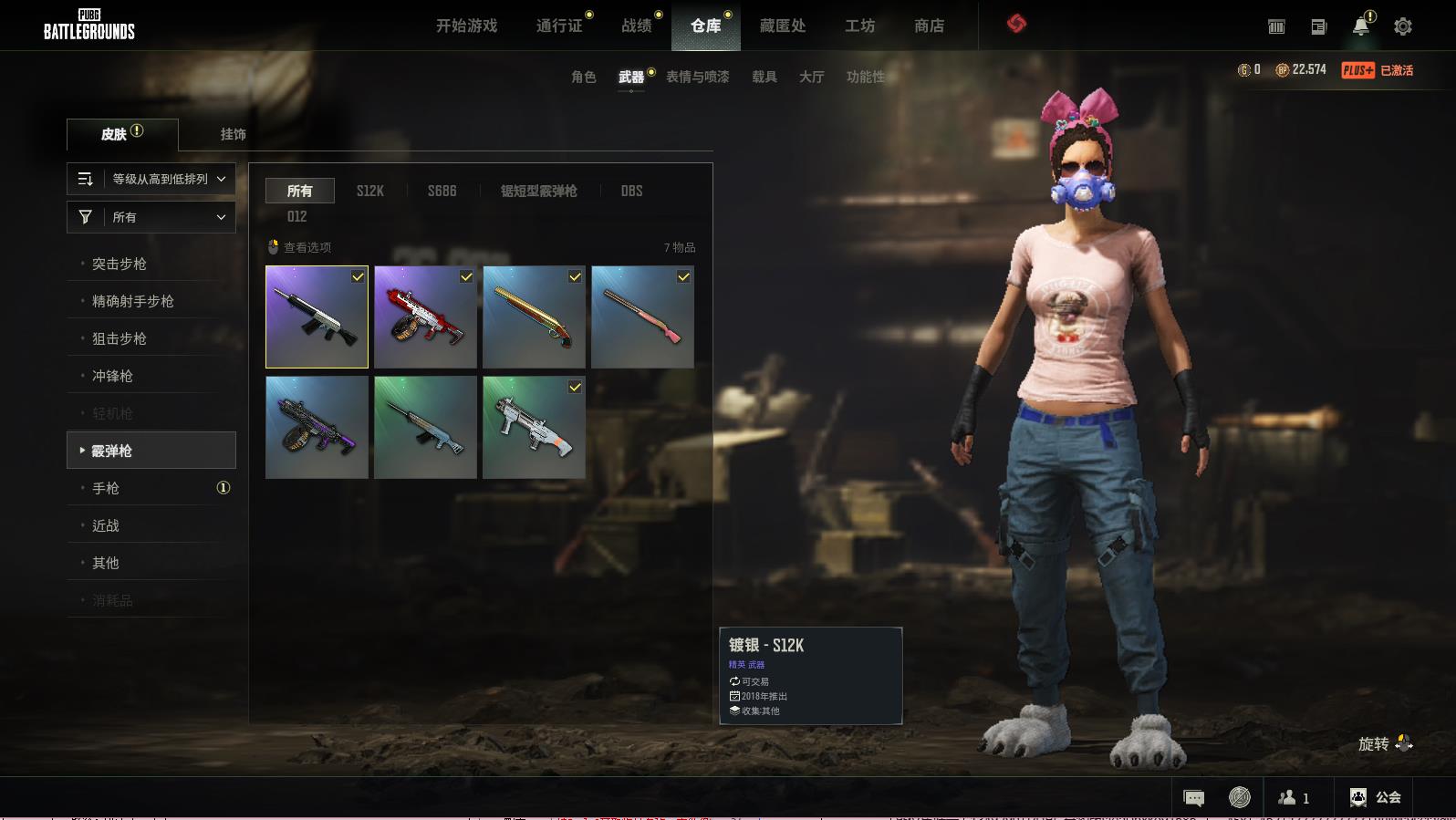This screenshot has height=820, width=1456.
Task: Select the pink shotgun skin
Action: coord(642,317)
